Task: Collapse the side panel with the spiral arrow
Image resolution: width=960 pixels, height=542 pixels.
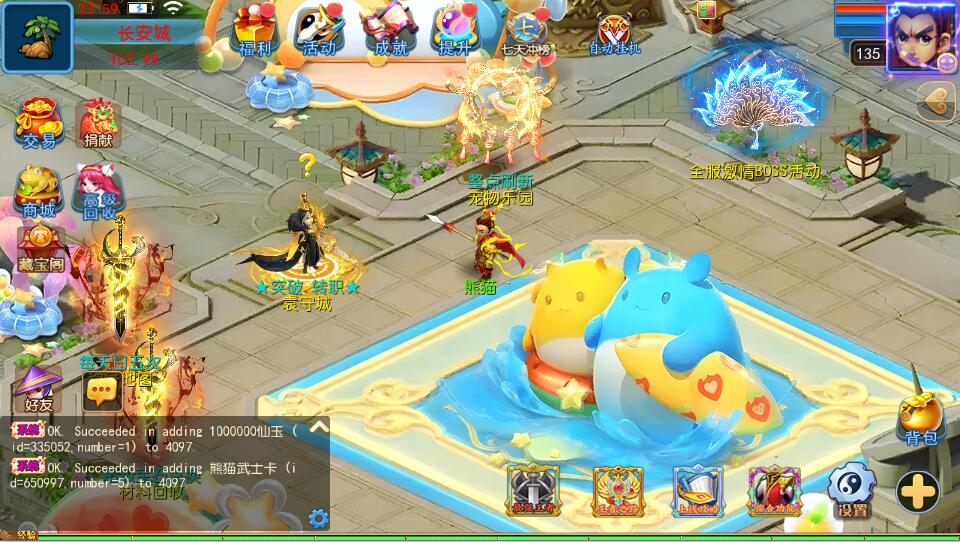Action: click(x=937, y=100)
